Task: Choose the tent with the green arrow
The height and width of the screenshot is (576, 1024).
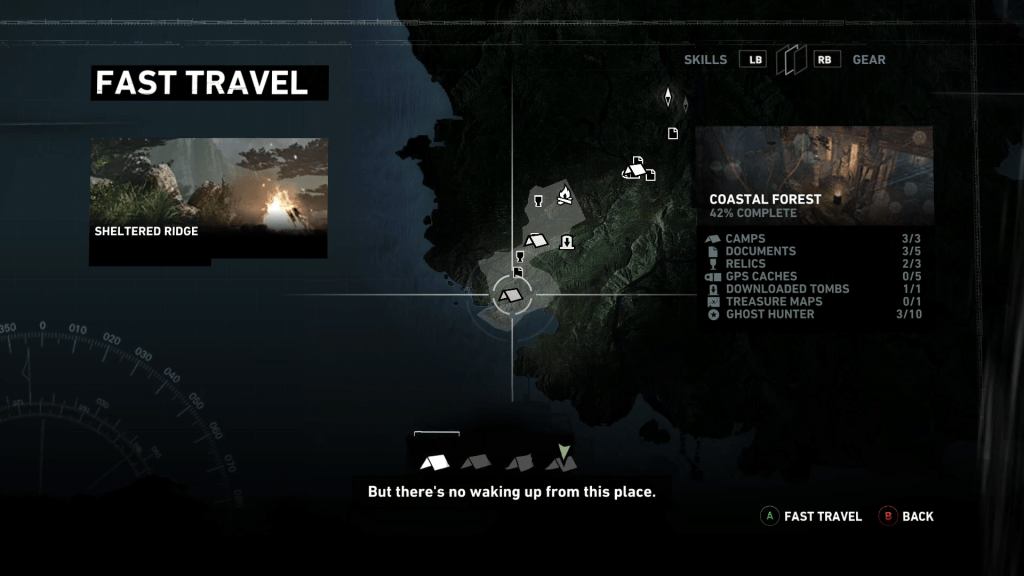Action: click(561, 460)
